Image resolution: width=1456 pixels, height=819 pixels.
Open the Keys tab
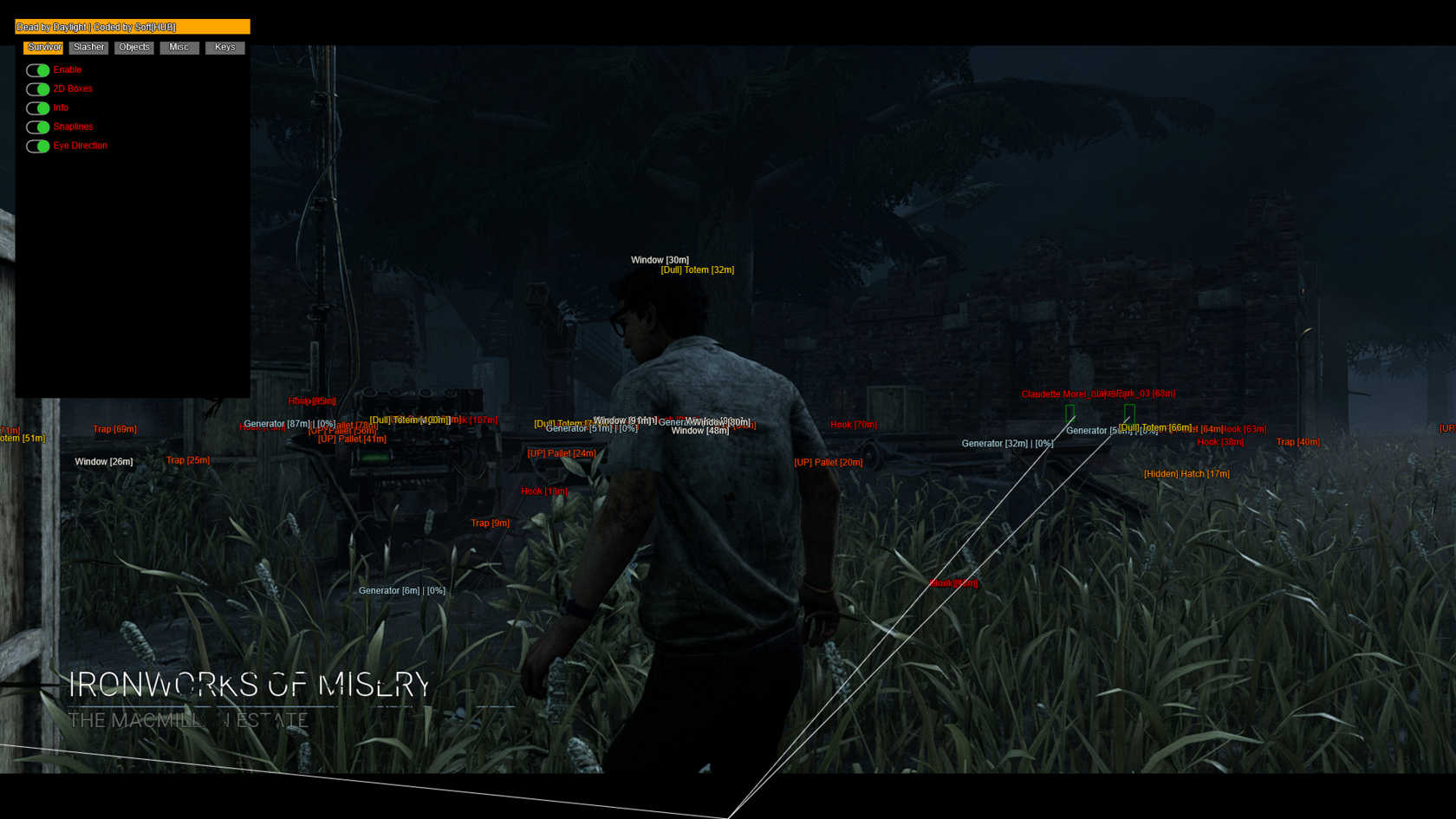point(224,48)
